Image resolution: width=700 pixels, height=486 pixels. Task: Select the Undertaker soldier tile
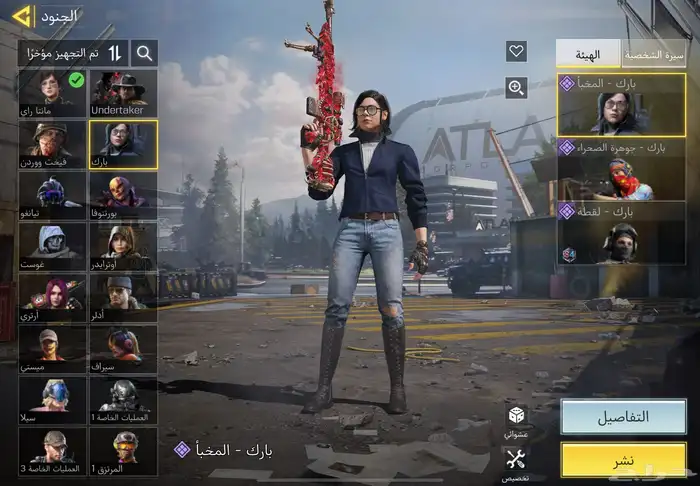123,92
